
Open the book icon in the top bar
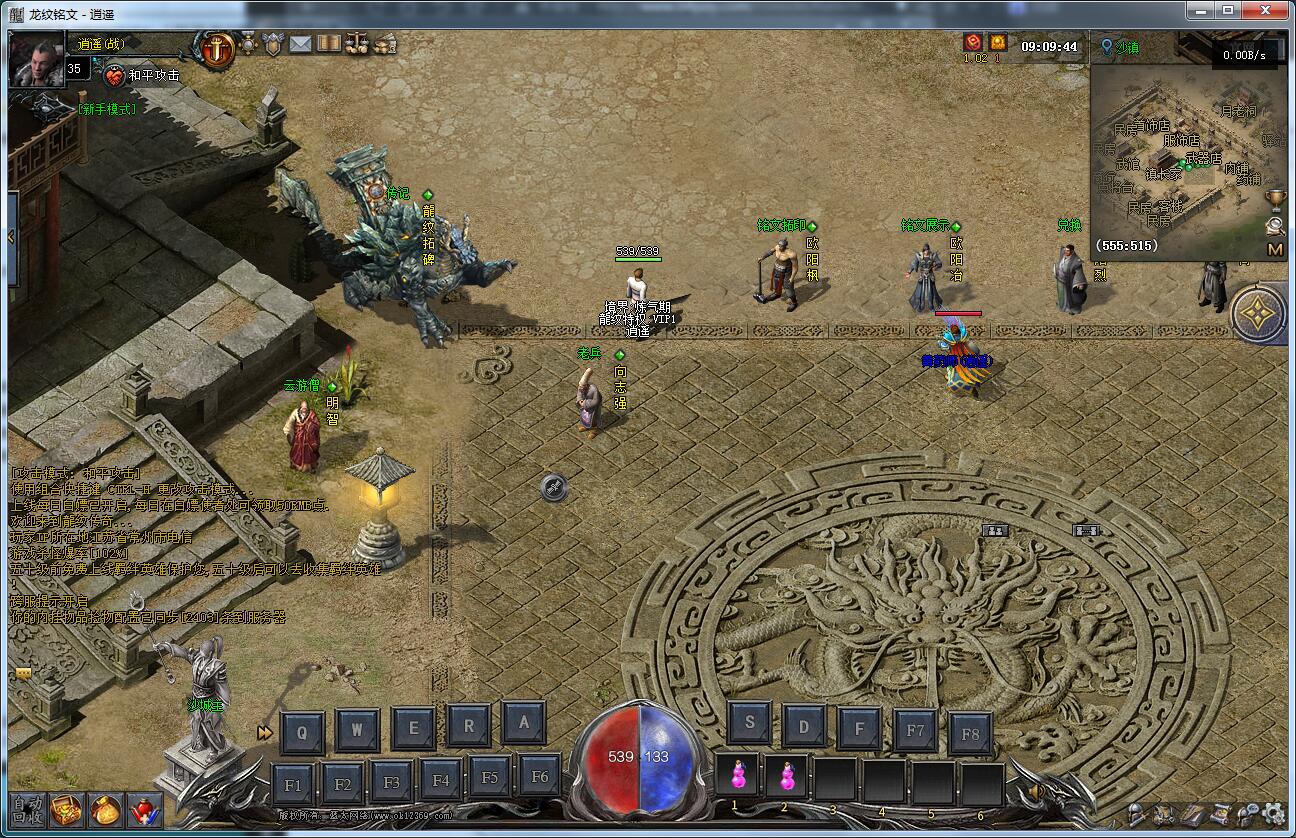point(329,44)
